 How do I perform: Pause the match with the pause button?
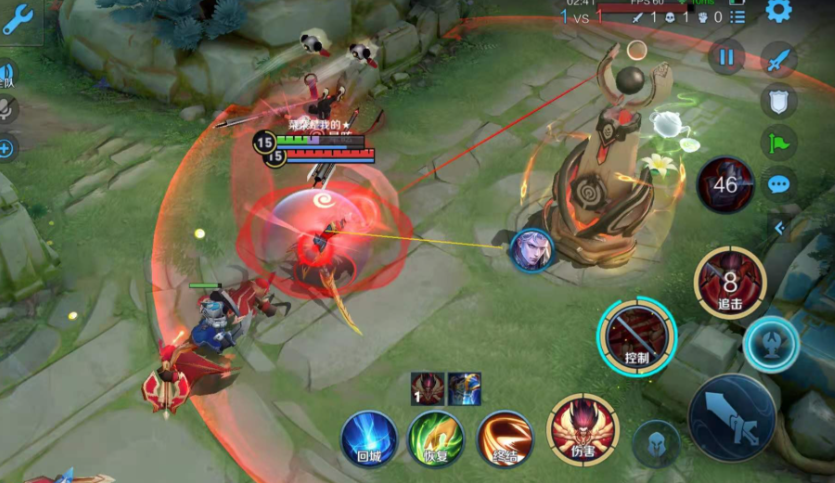tap(726, 55)
